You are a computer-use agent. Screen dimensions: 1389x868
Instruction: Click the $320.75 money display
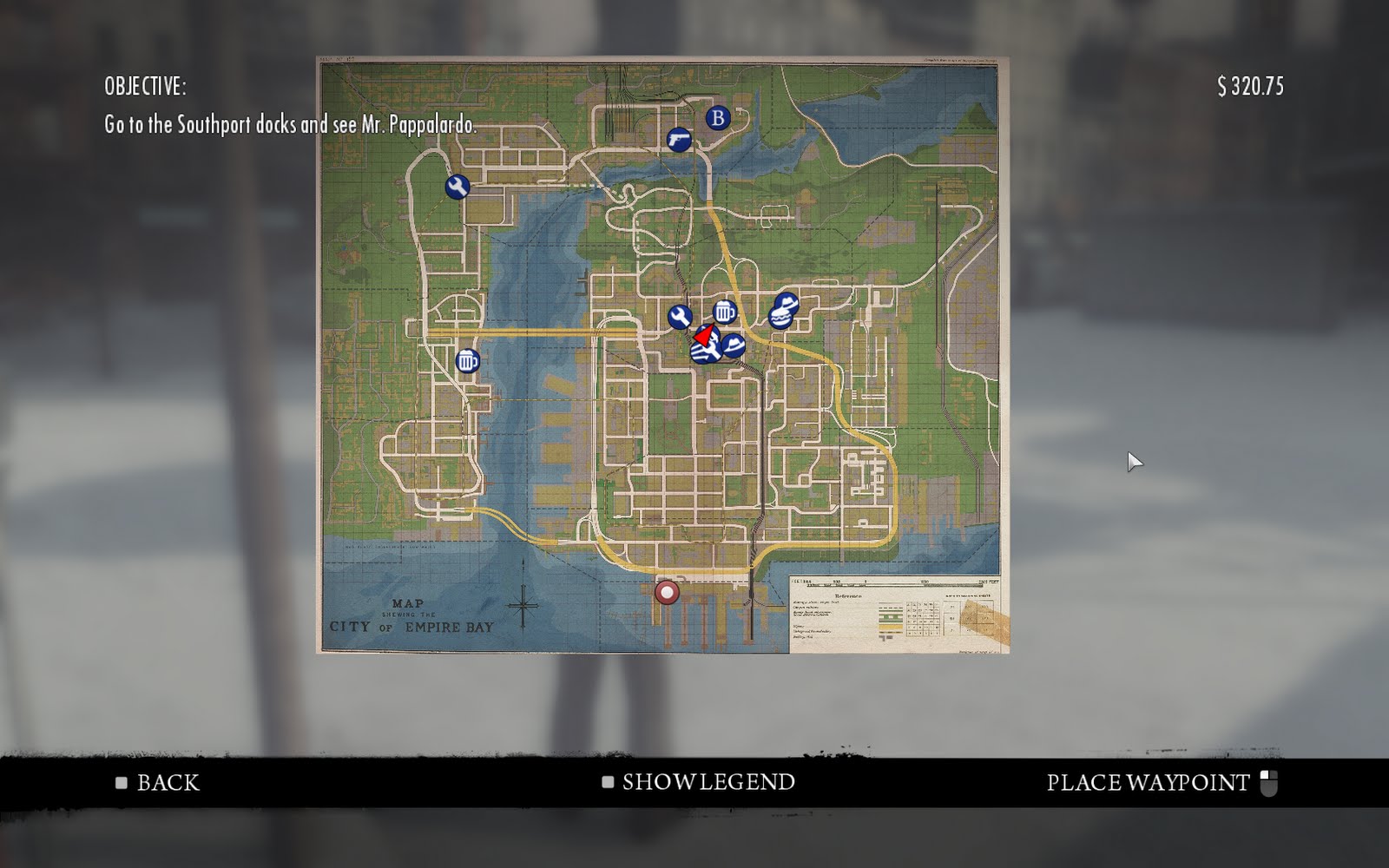tap(1250, 84)
